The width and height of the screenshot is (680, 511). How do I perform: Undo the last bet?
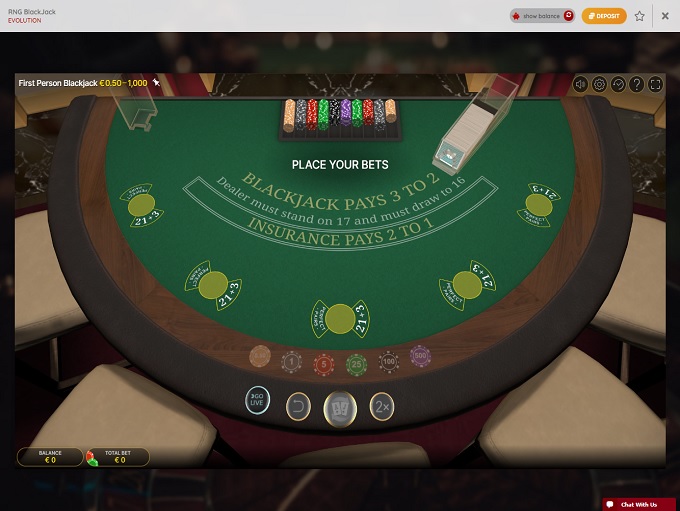coord(298,406)
